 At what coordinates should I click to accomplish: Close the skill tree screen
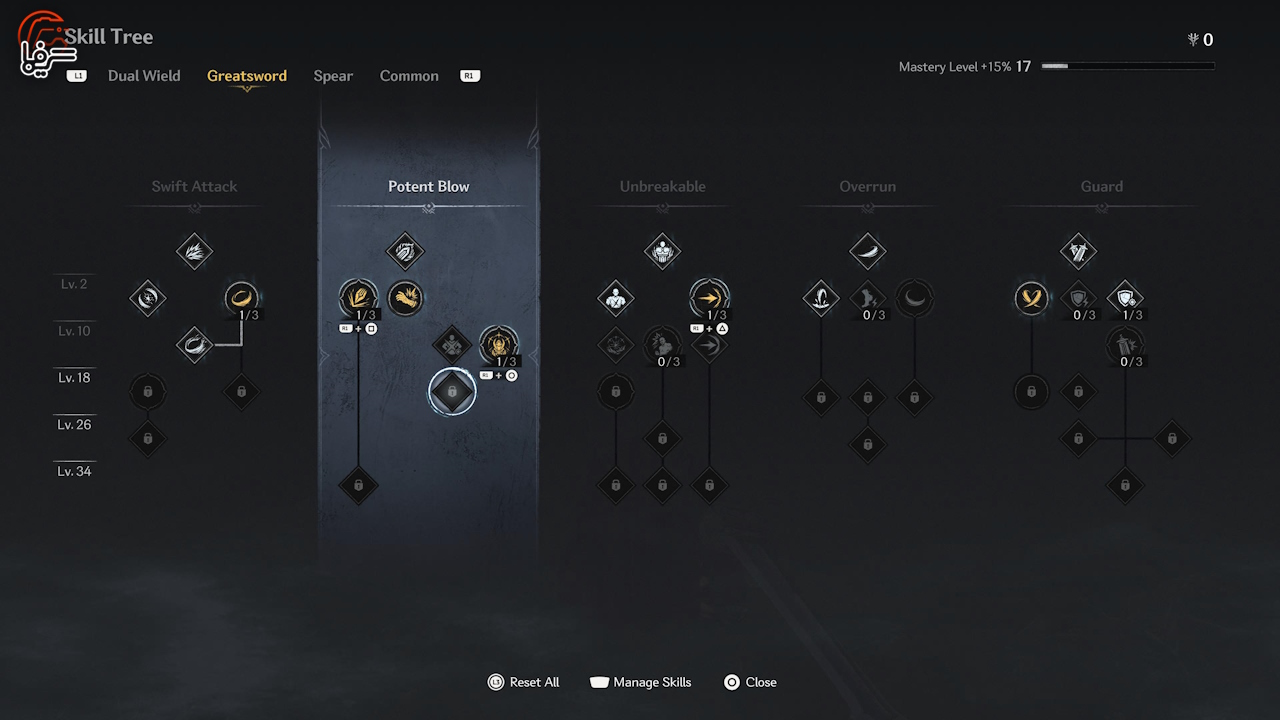click(750, 682)
